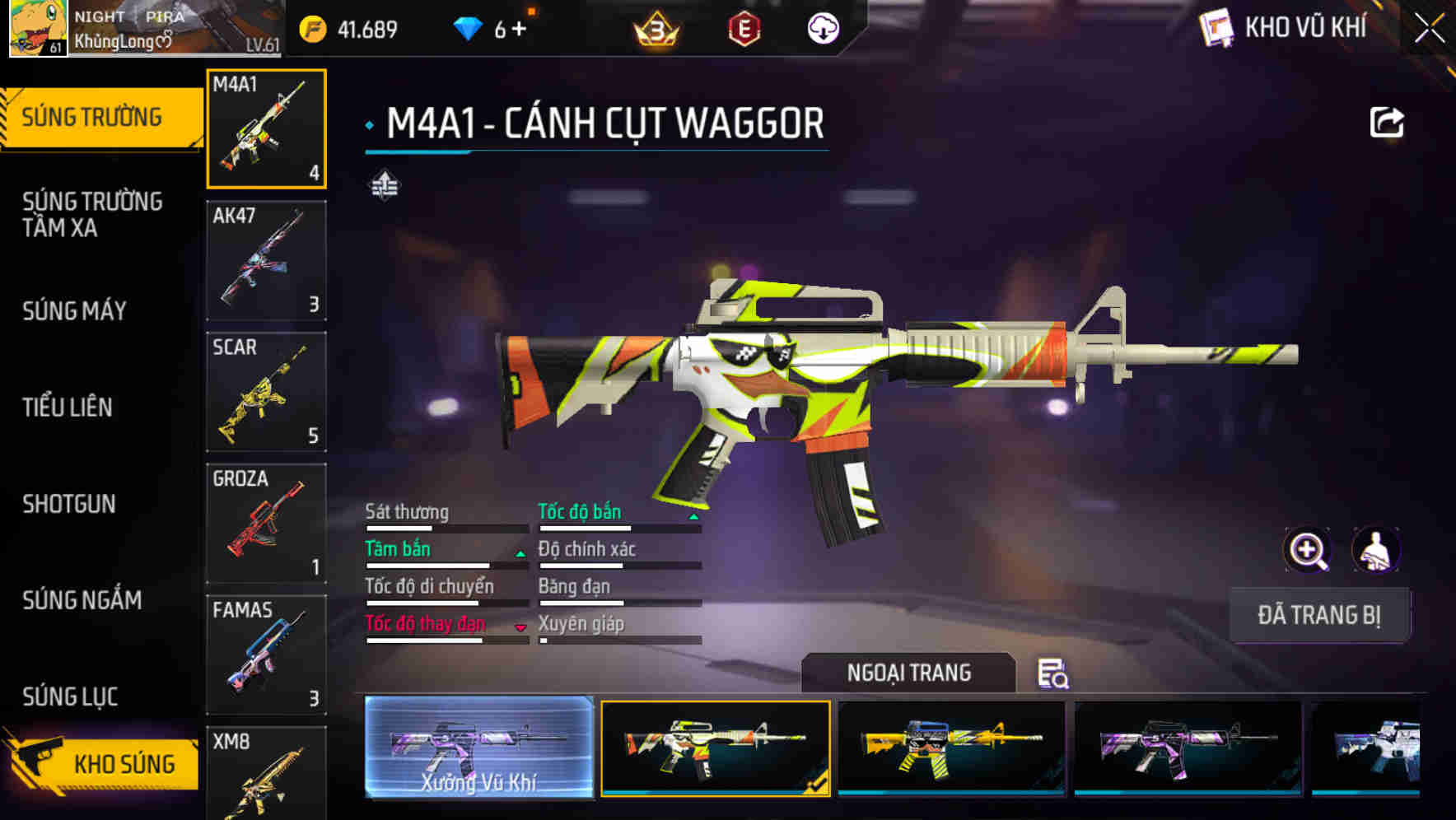Click the Đã Trang Bị equipped button

point(1318,615)
